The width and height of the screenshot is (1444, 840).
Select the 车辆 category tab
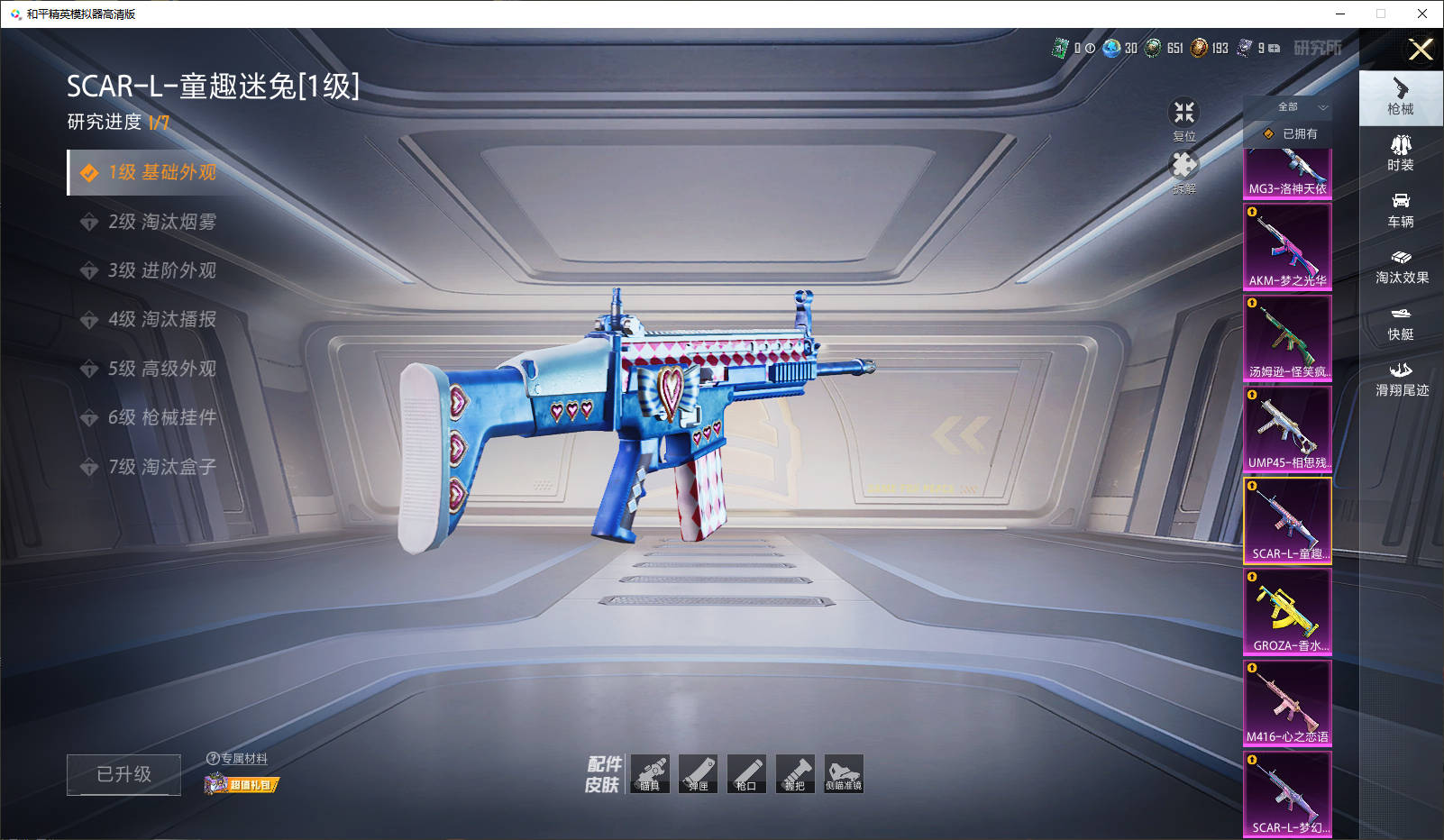pyautogui.click(x=1401, y=210)
